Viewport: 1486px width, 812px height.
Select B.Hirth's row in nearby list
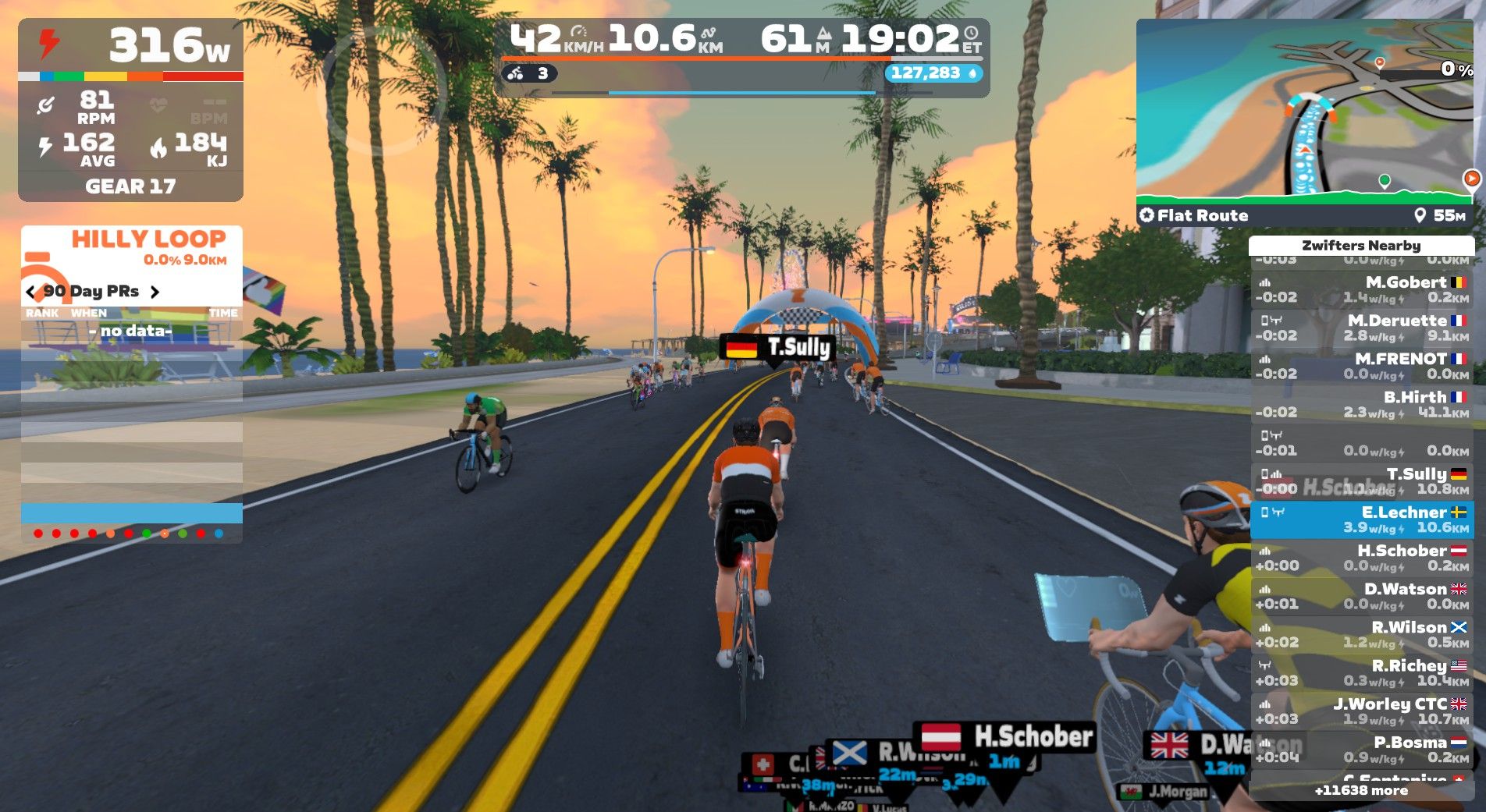pyautogui.click(x=1361, y=404)
